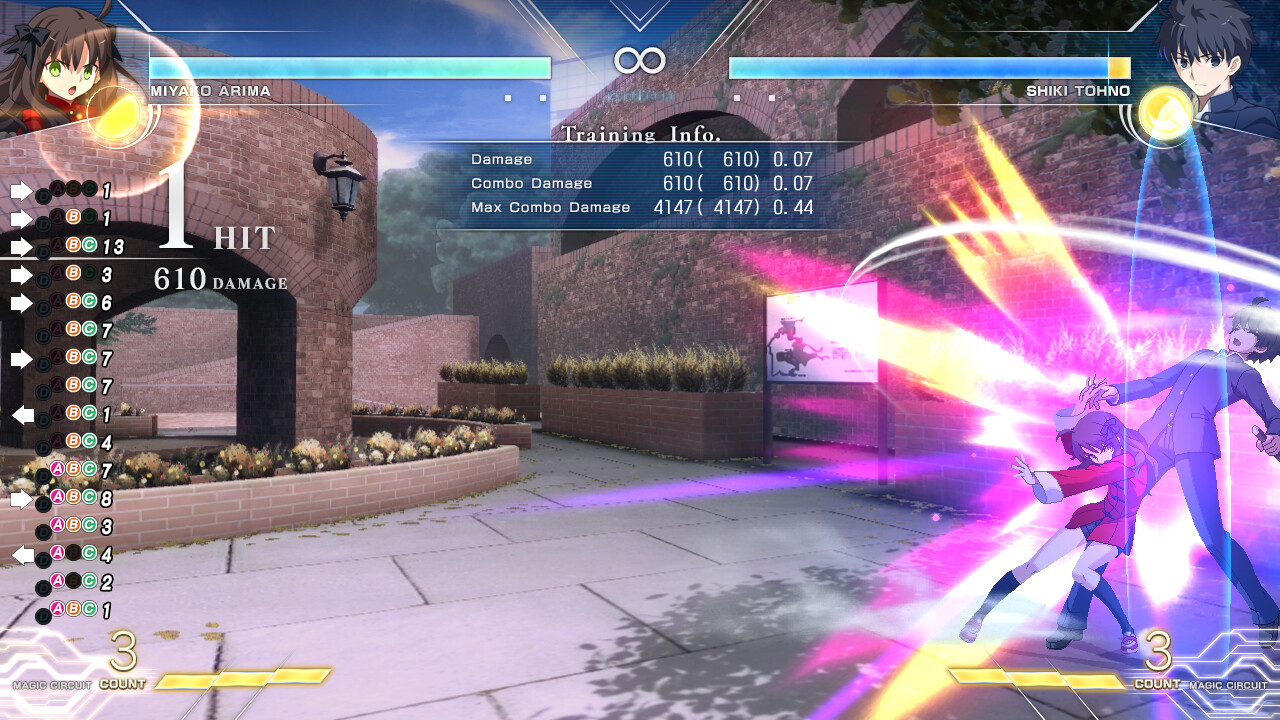Click the infinity timer symbol at top center
1280x720 pixels.
click(640, 62)
